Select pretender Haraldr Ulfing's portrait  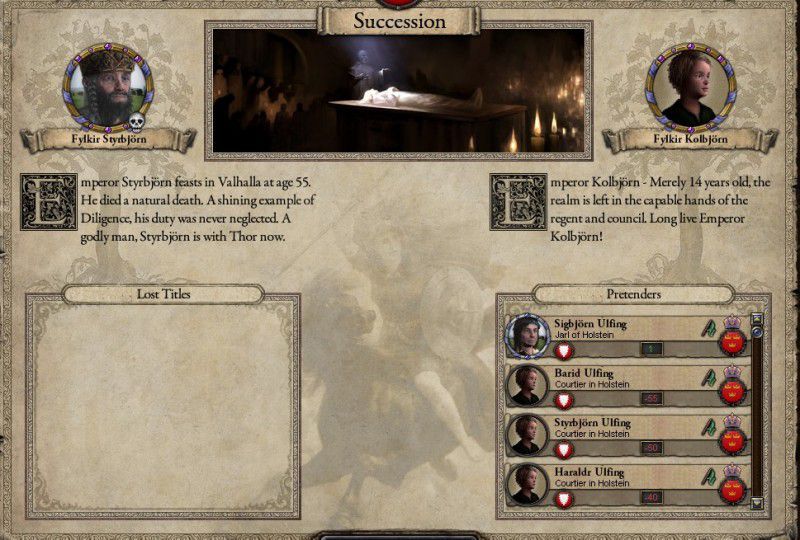tap(527, 484)
